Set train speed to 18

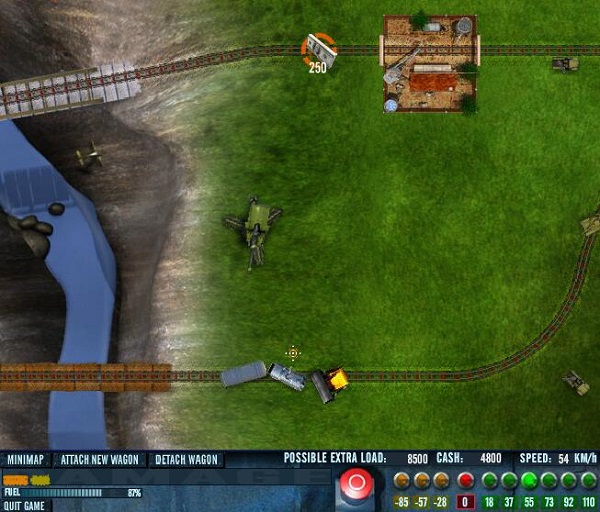(x=490, y=481)
